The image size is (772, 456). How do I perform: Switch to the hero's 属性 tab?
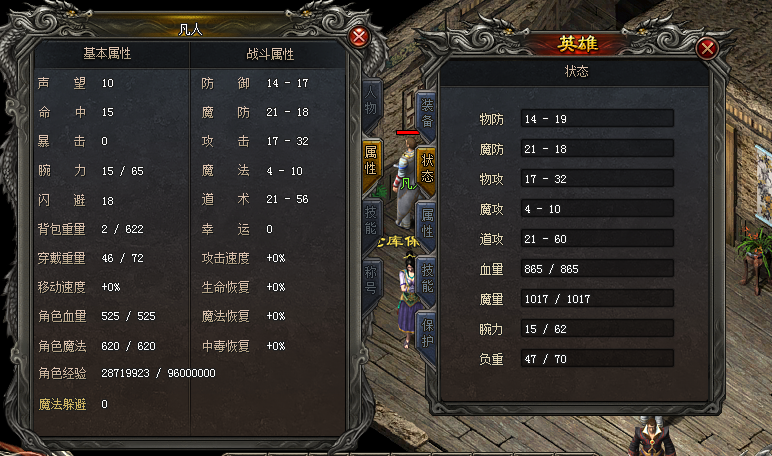click(427, 223)
